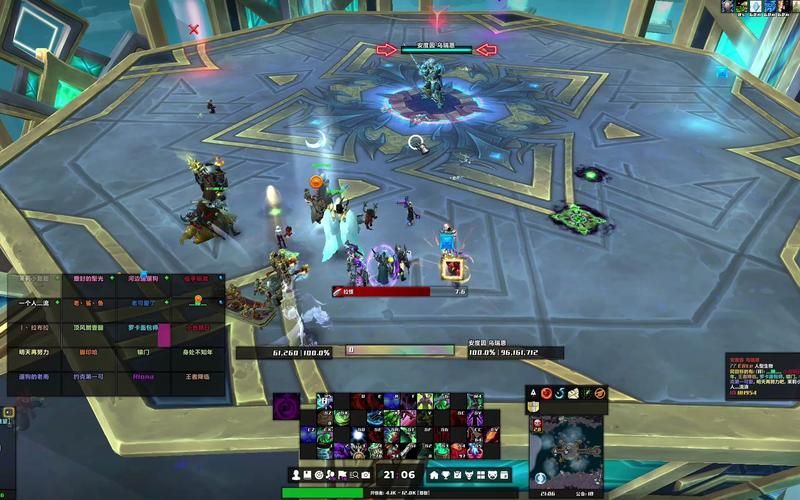Screen dimensions: 800x500
Task: Select raid member 身处不知年
Action: tap(198, 352)
